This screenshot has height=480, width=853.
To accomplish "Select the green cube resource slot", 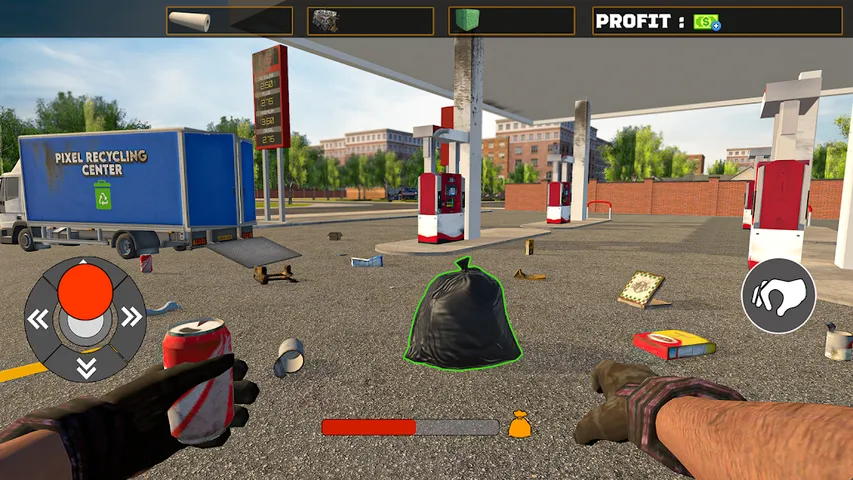I will point(511,21).
